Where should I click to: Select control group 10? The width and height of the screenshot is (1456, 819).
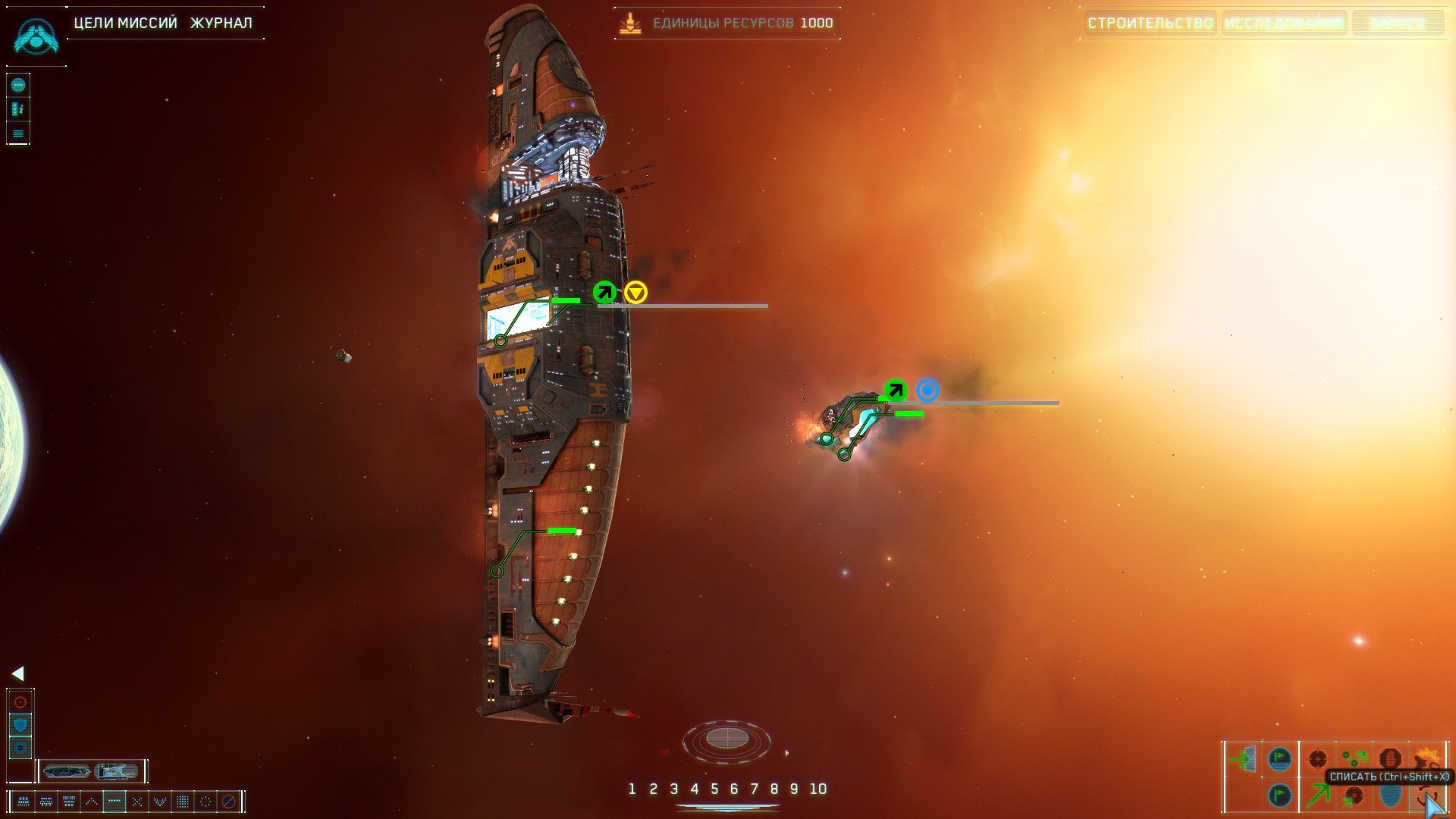tap(817, 789)
